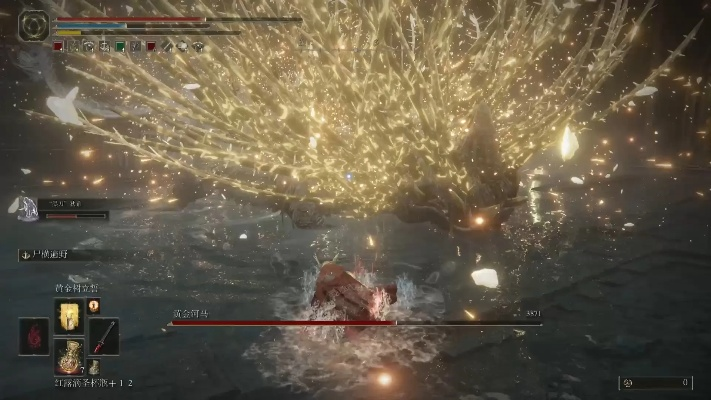Image resolution: width=711 pixels, height=400 pixels.
Task: Click the small pouch item under the sword
Action: (94, 367)
